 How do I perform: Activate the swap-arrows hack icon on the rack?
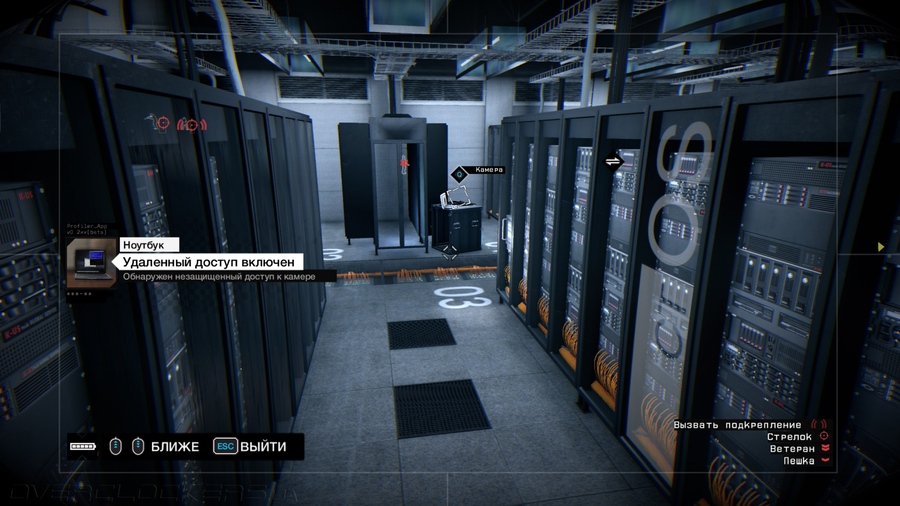(613, 160)
